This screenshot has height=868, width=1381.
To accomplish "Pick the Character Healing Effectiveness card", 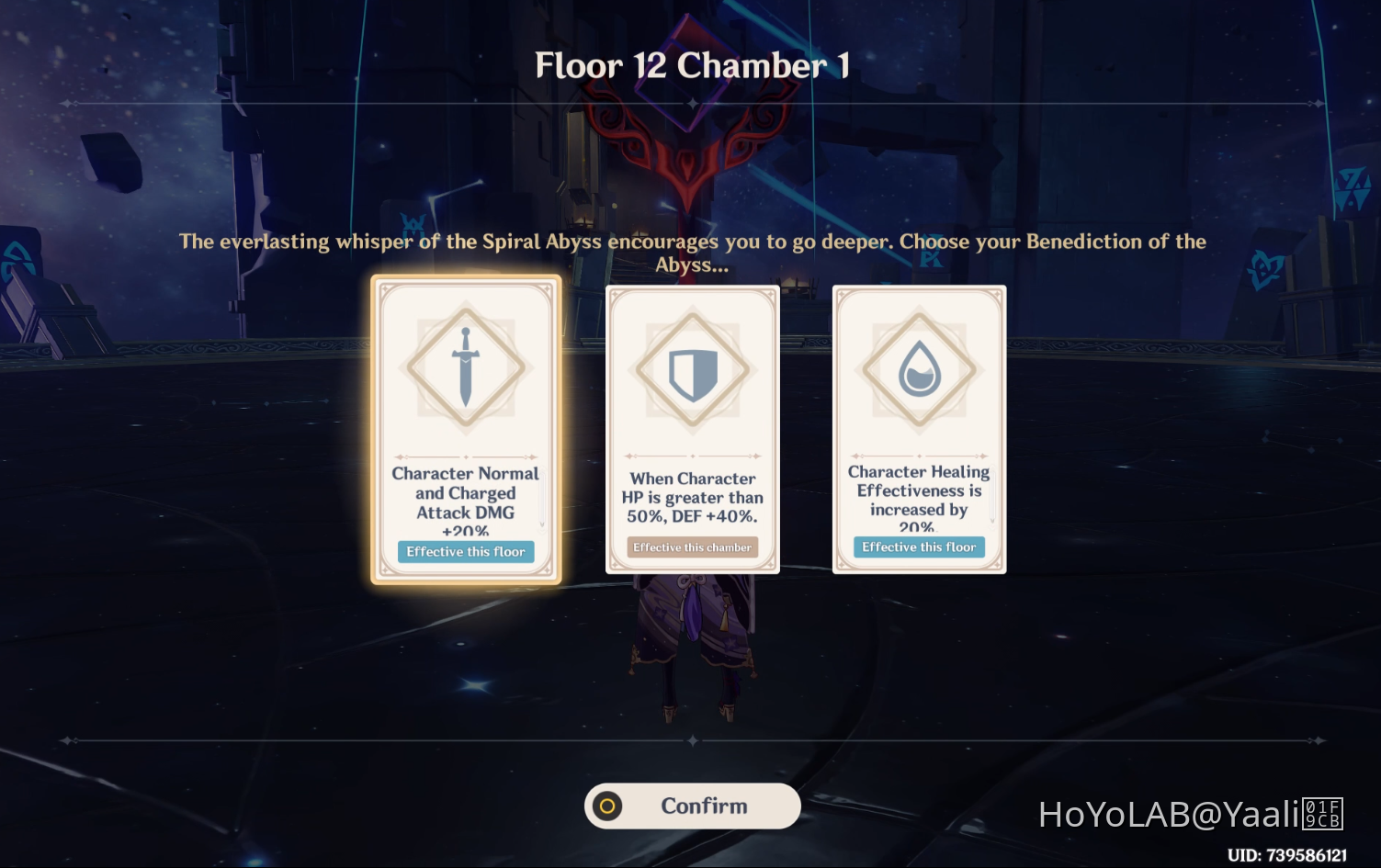I will click(919, 427).
